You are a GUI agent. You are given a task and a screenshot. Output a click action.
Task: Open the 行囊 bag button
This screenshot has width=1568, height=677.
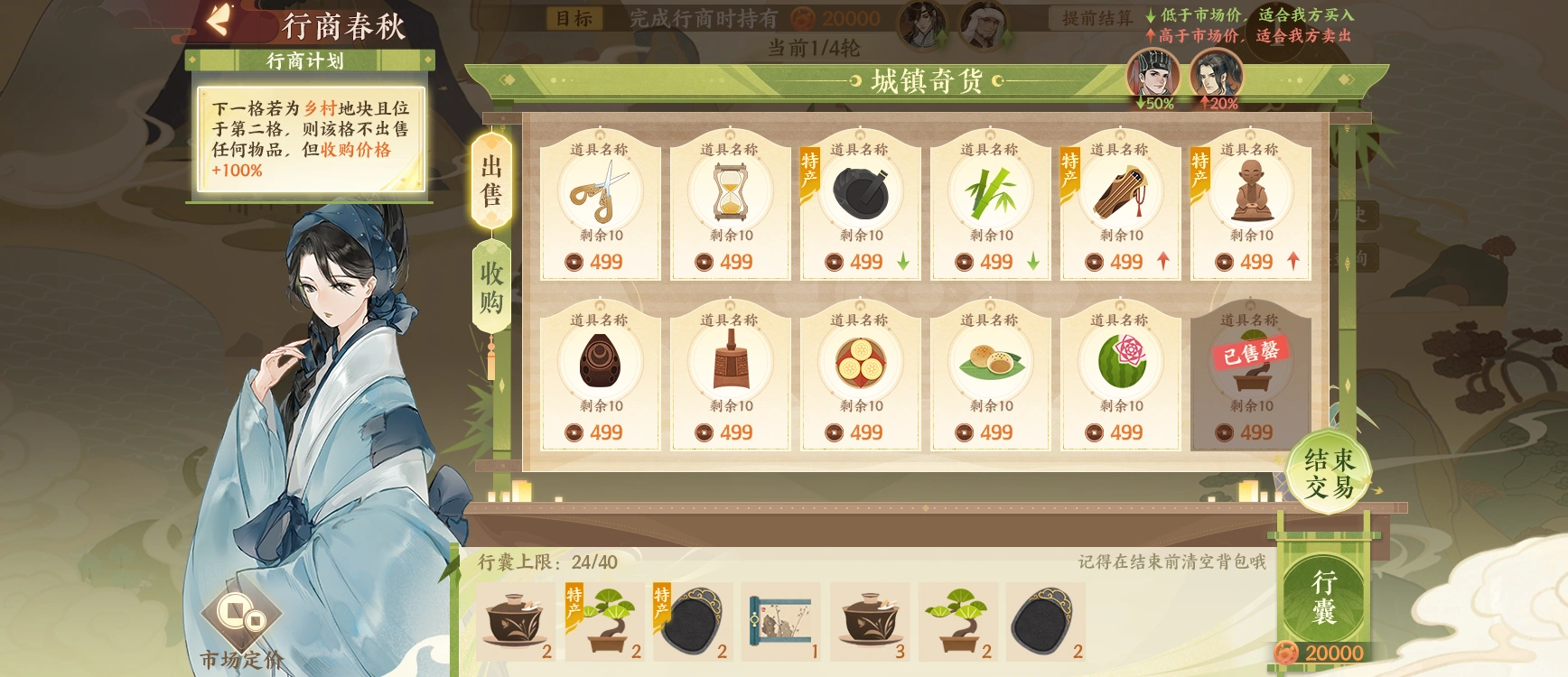[1323, 598]
